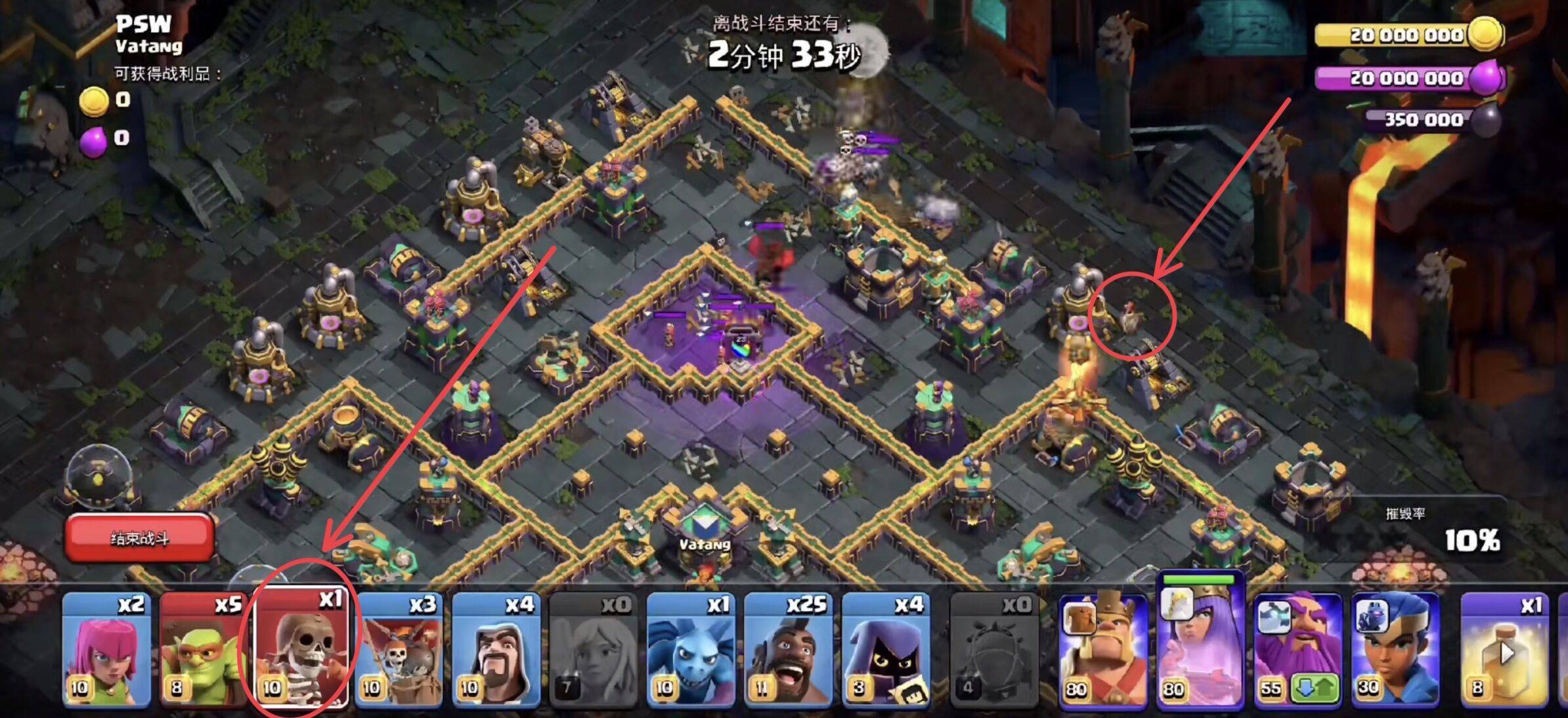
Task: Select the Archer troop card
Action: tap(106, 650)
